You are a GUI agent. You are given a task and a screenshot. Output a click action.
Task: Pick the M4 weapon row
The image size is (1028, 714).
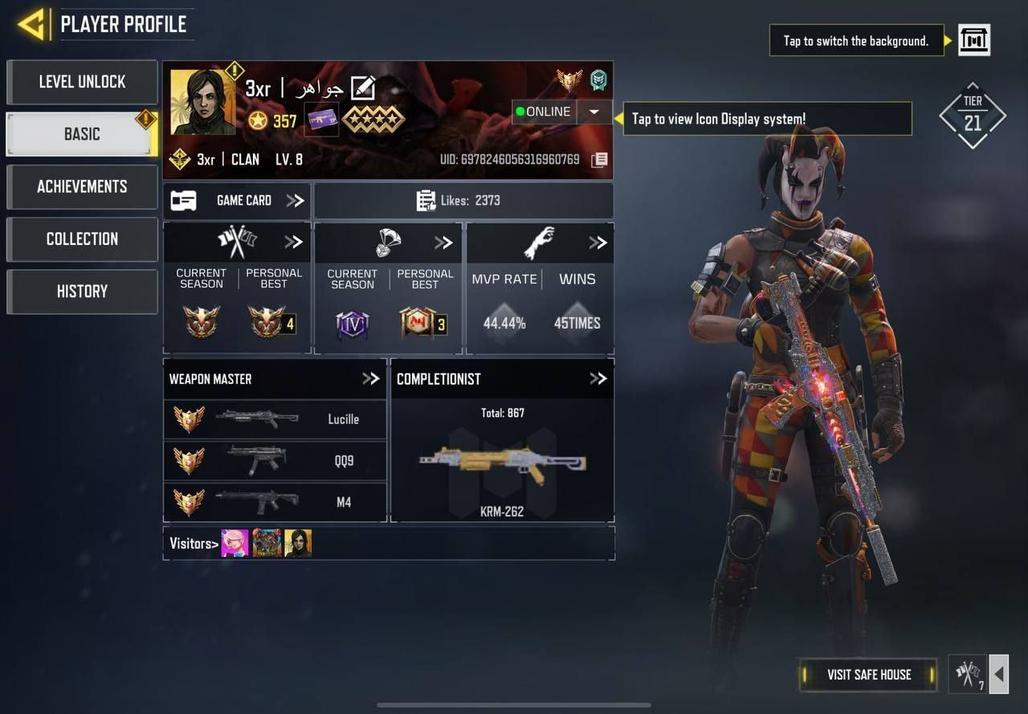coord(275,502)
